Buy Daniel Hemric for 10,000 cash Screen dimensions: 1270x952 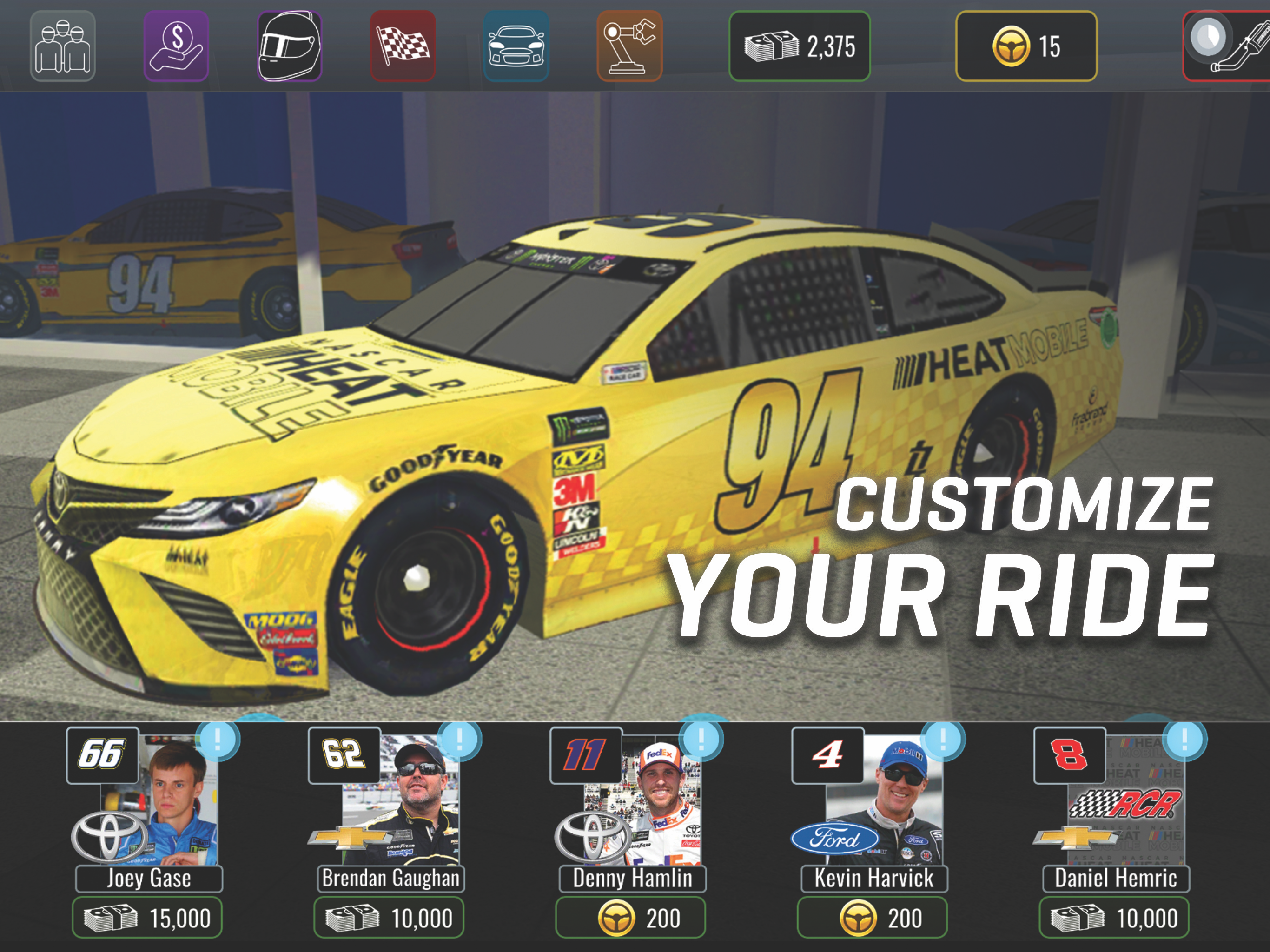[x=1114, y=919]
